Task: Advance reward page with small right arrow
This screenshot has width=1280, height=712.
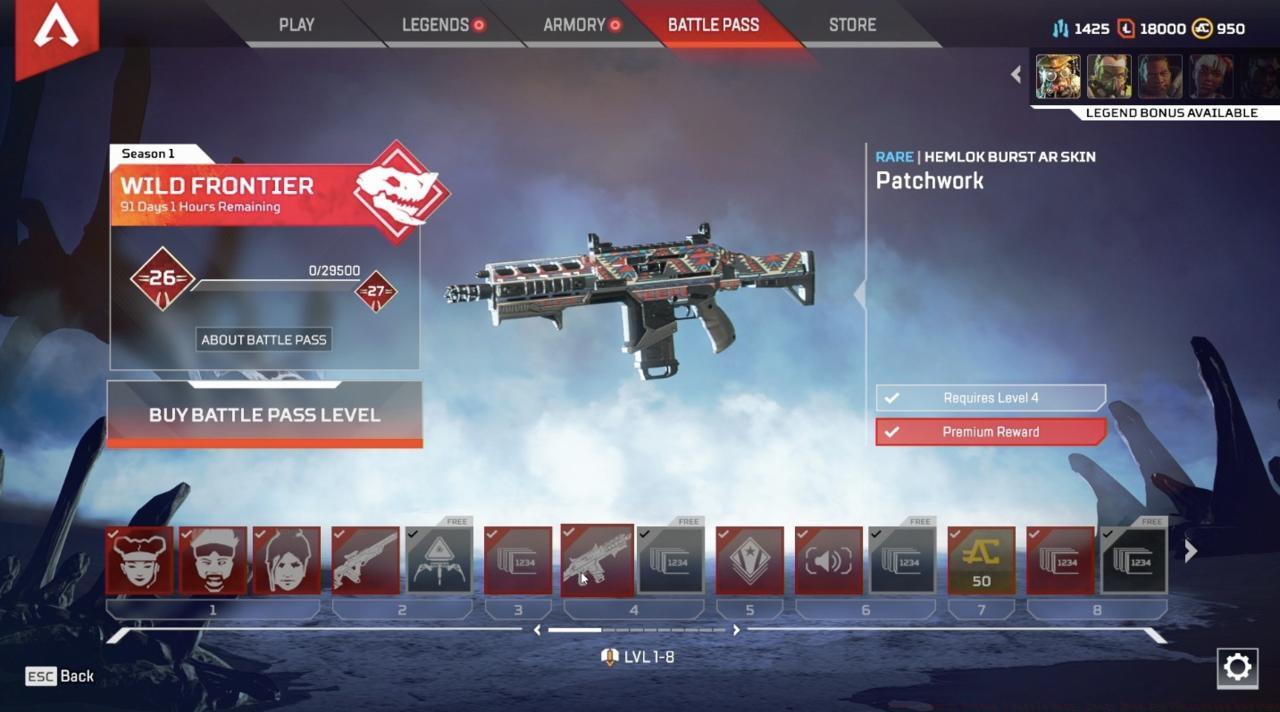Action: pyautogui.click(x=737, y=630)
